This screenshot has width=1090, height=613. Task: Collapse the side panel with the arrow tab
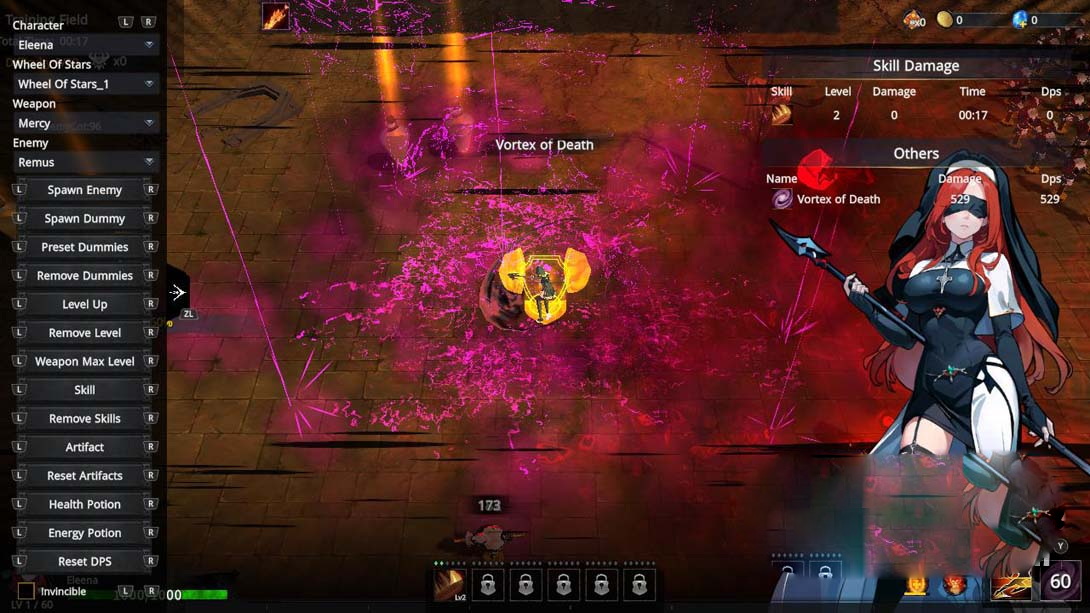coord(177,293)
